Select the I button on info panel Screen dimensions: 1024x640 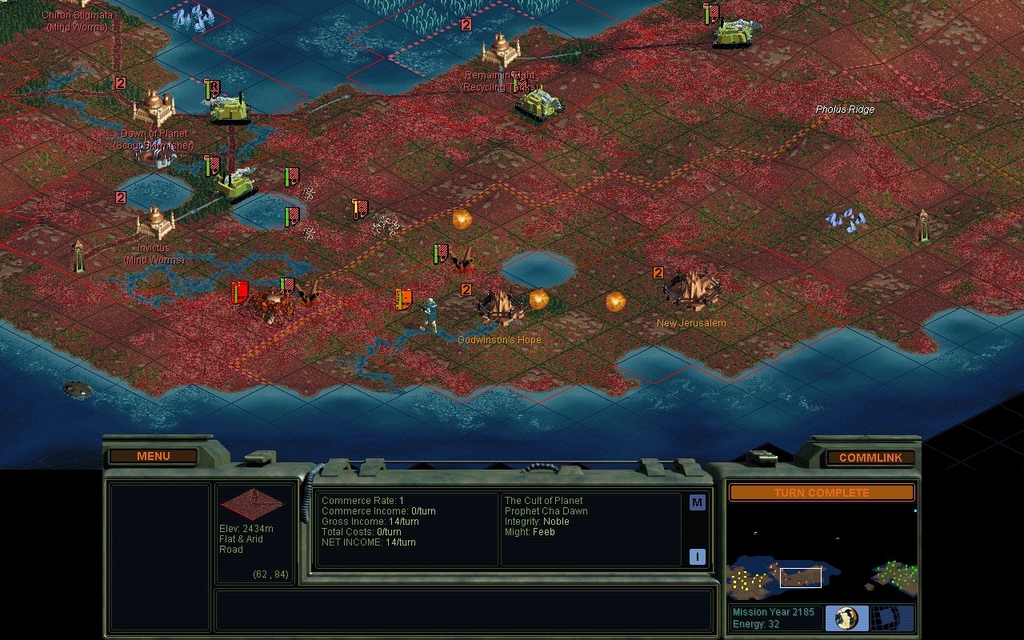coord(697,557)
